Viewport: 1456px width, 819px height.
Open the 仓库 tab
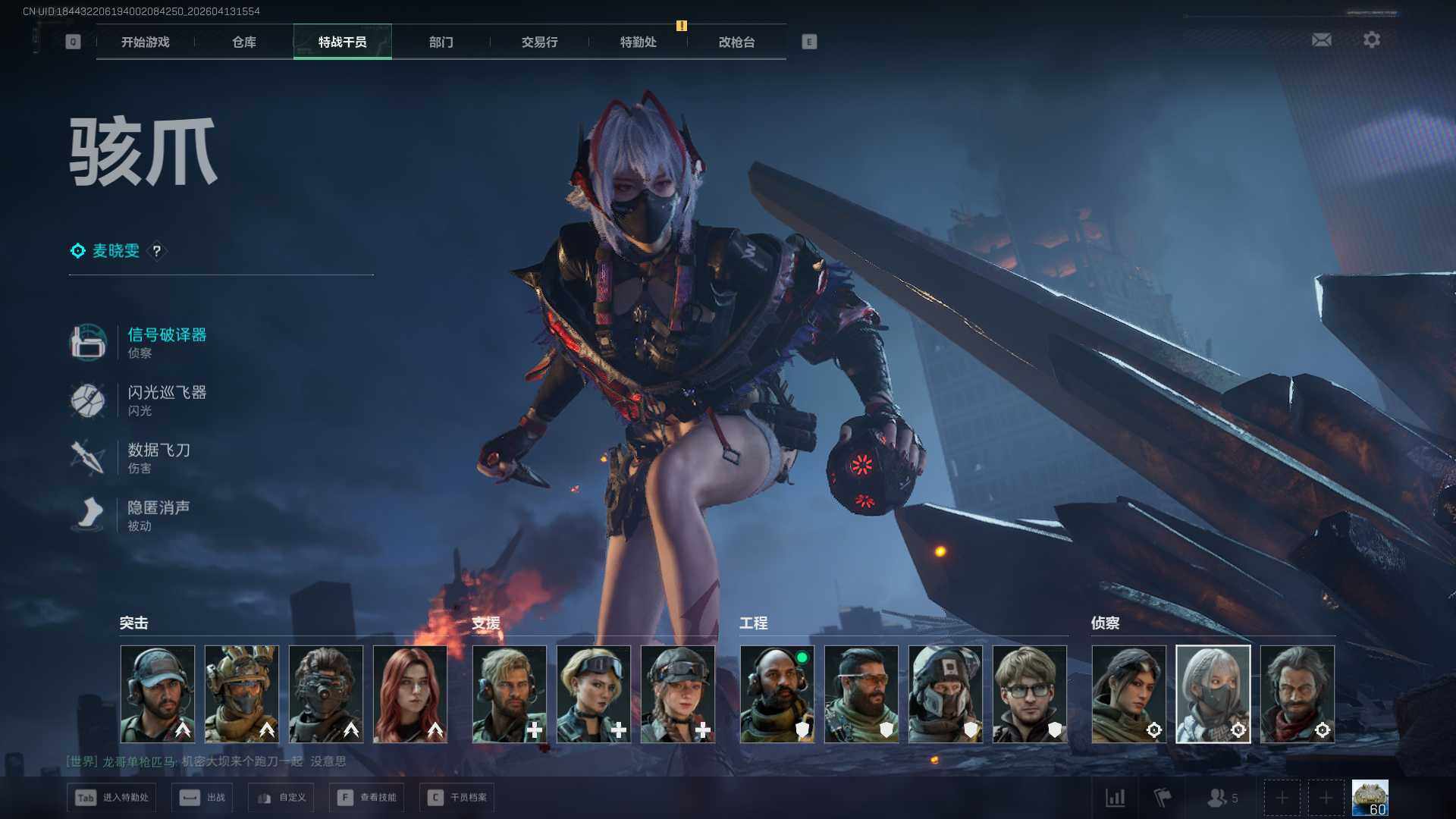point(243,42)
